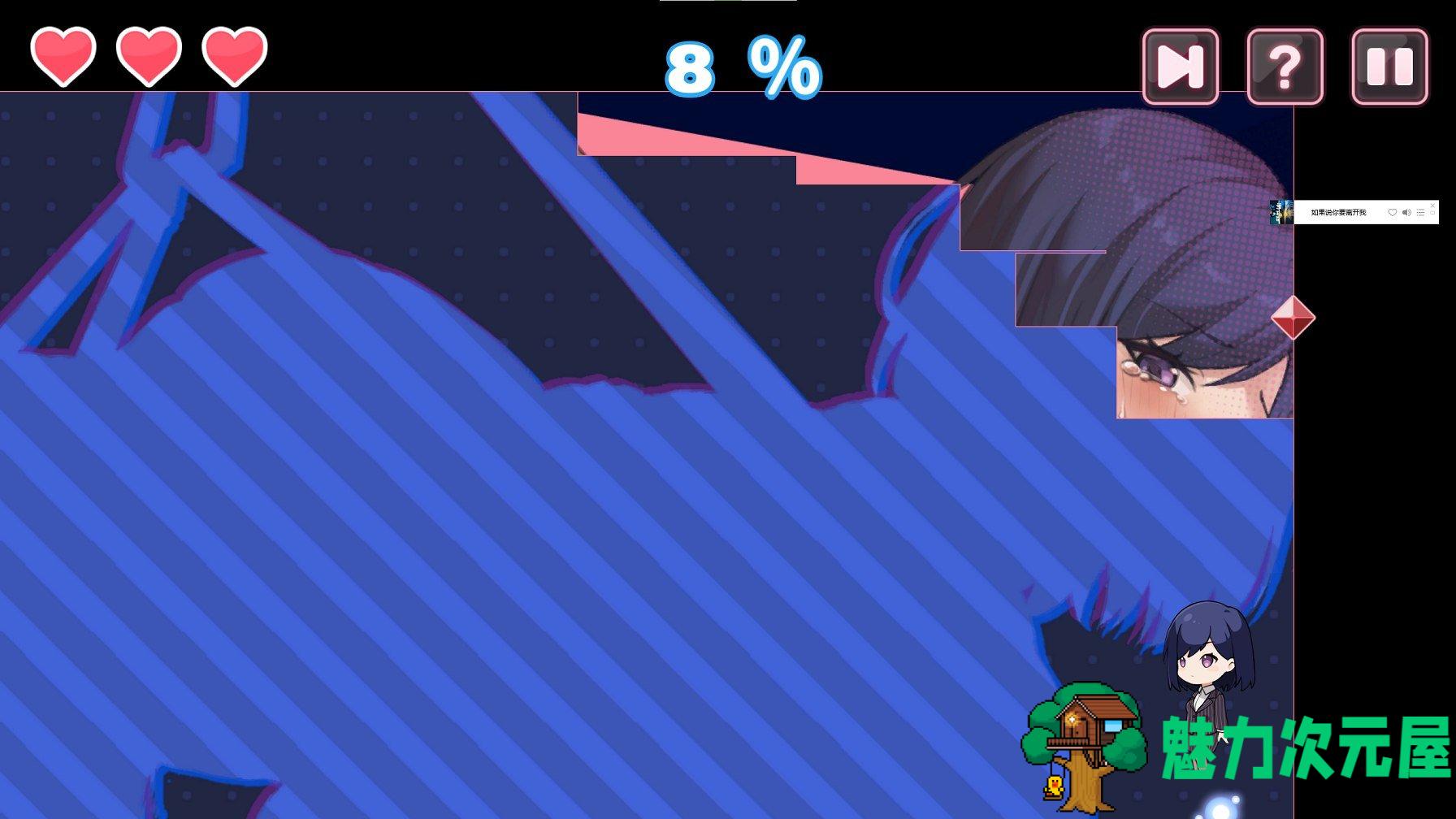Open the question mark help button

pos(1285,67)
